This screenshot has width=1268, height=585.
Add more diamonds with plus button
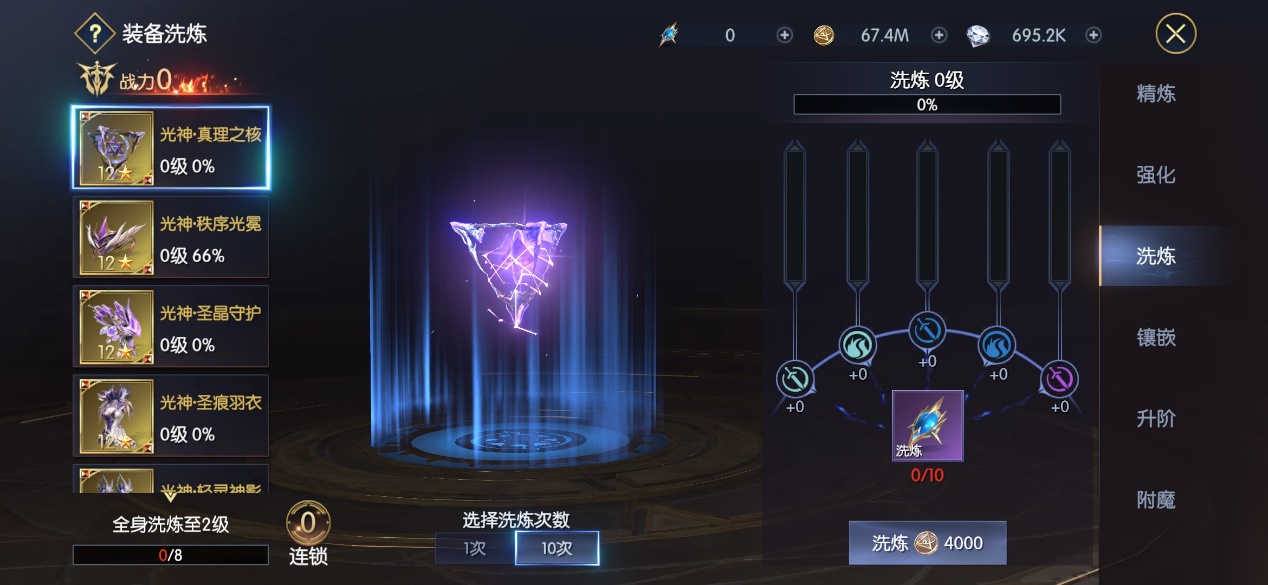pos(1094,35)
